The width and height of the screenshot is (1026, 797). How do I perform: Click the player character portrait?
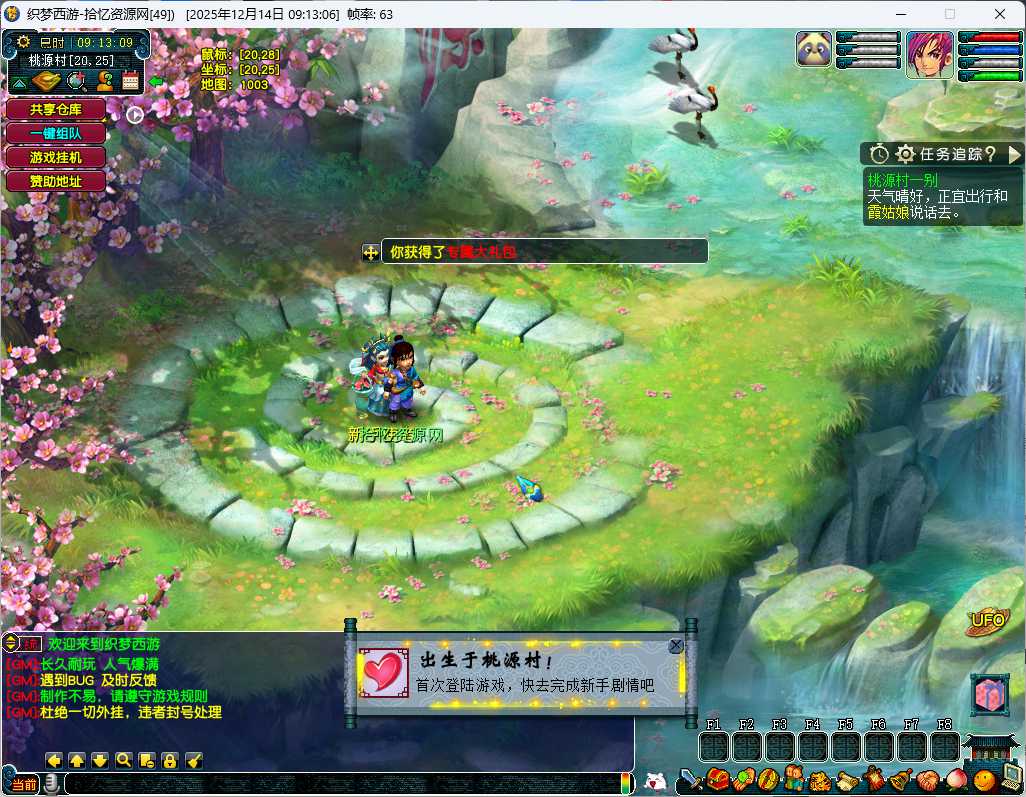point(929,54)
